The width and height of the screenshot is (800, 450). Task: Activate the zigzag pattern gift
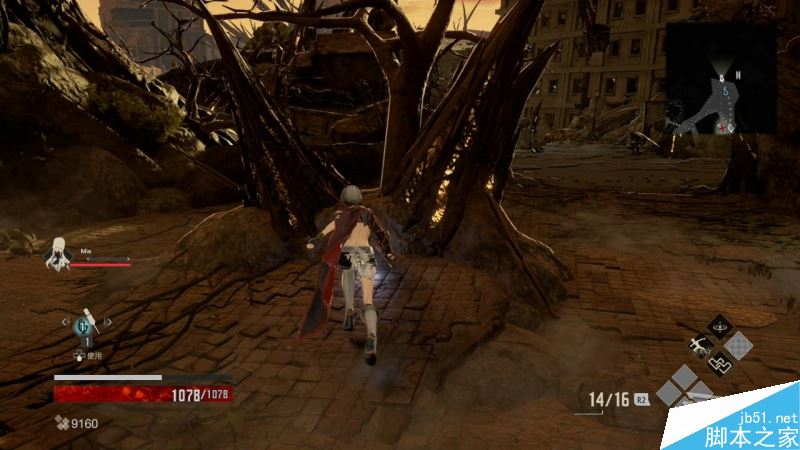[x=719, y=366]
